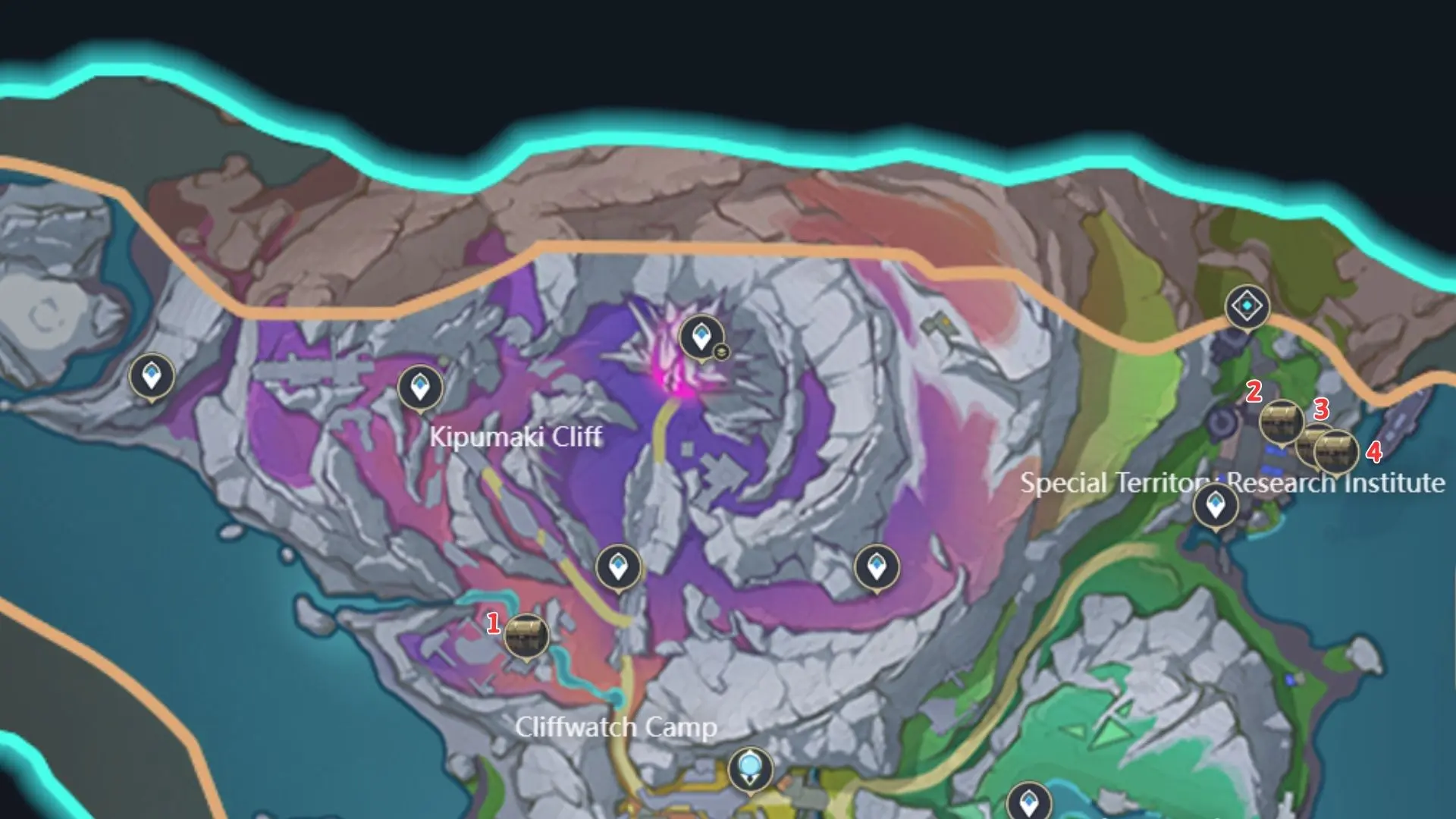Toggle the crater's pink event marker
Image resolution: width=1456 pixels, height=819 pixels.
point(673,364)
